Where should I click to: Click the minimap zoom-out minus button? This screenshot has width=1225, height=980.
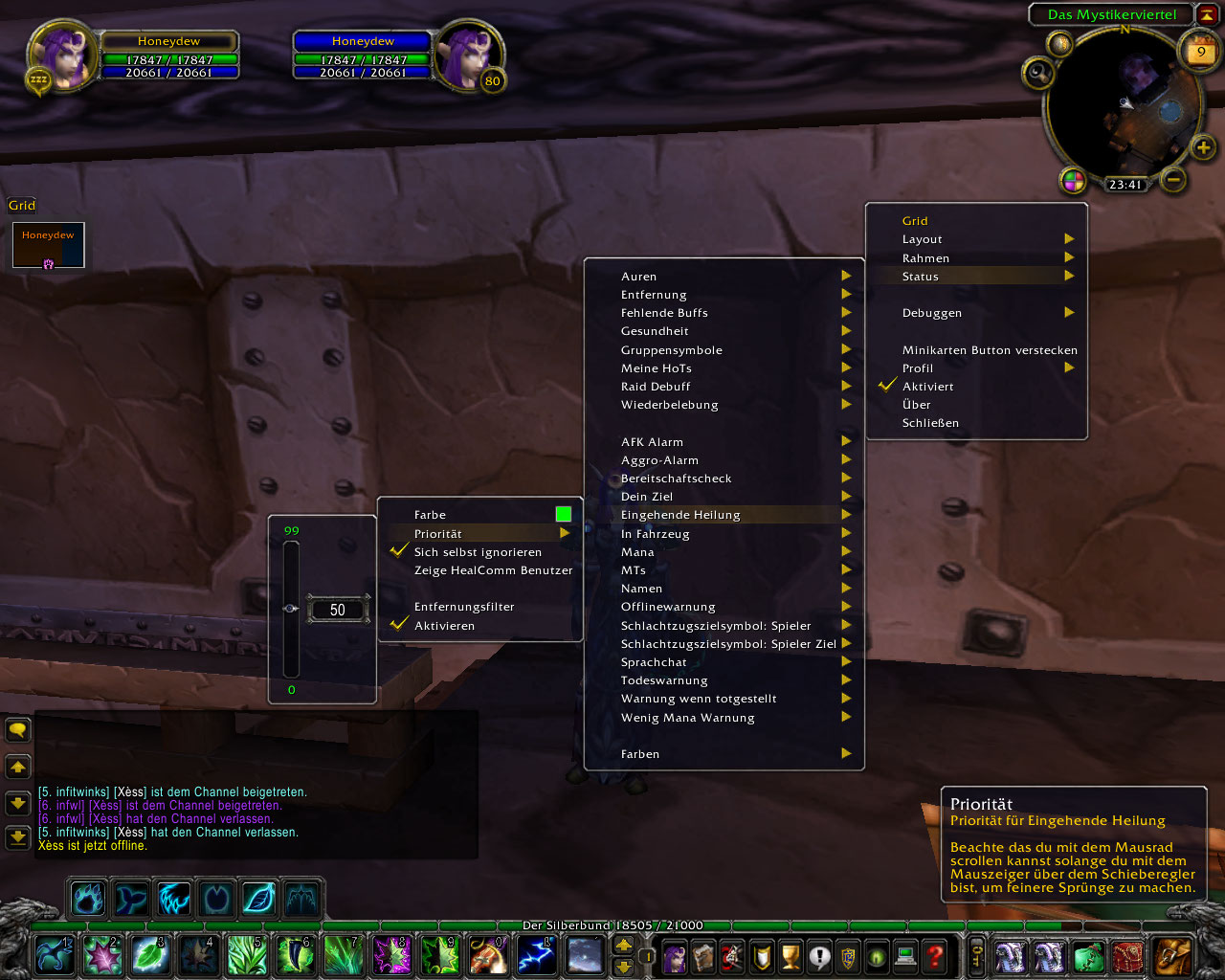click(1174, 179)
